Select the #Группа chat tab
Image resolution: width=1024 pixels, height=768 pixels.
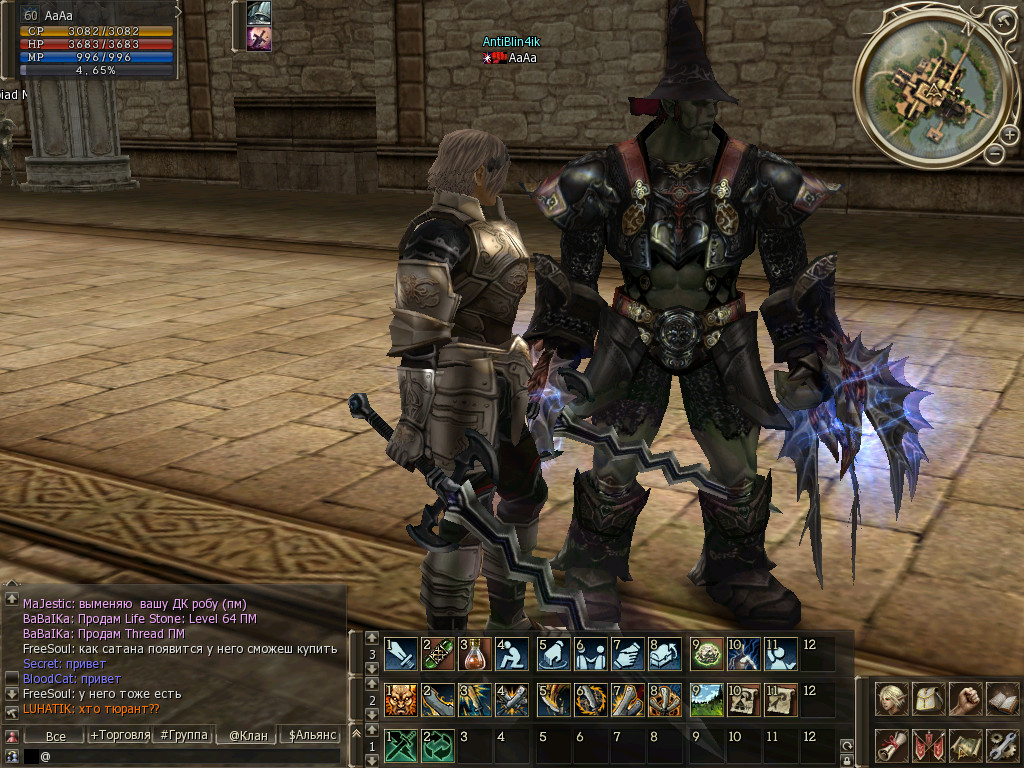click(x=184, y=736)
